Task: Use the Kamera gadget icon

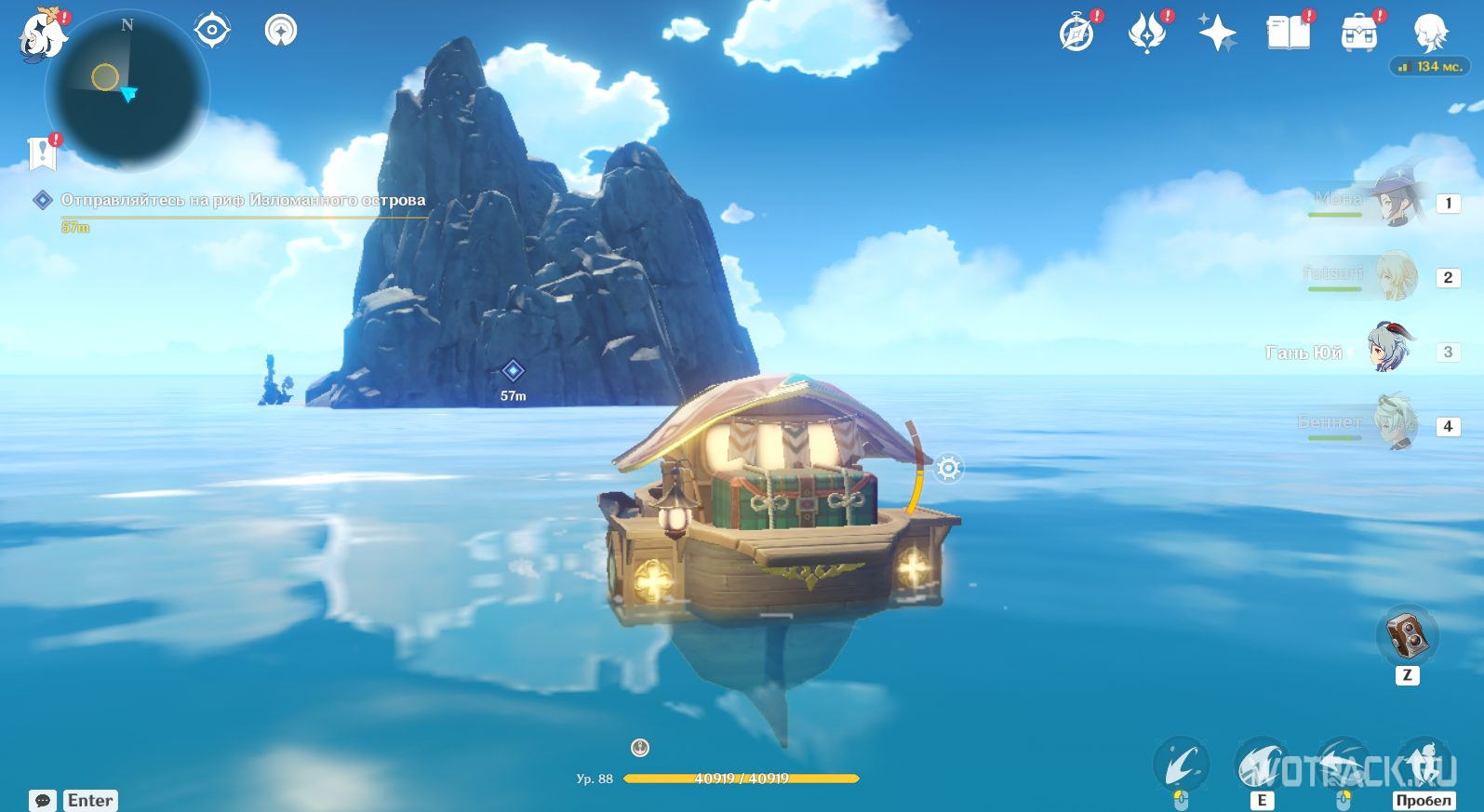Action: coord(1407,636)
